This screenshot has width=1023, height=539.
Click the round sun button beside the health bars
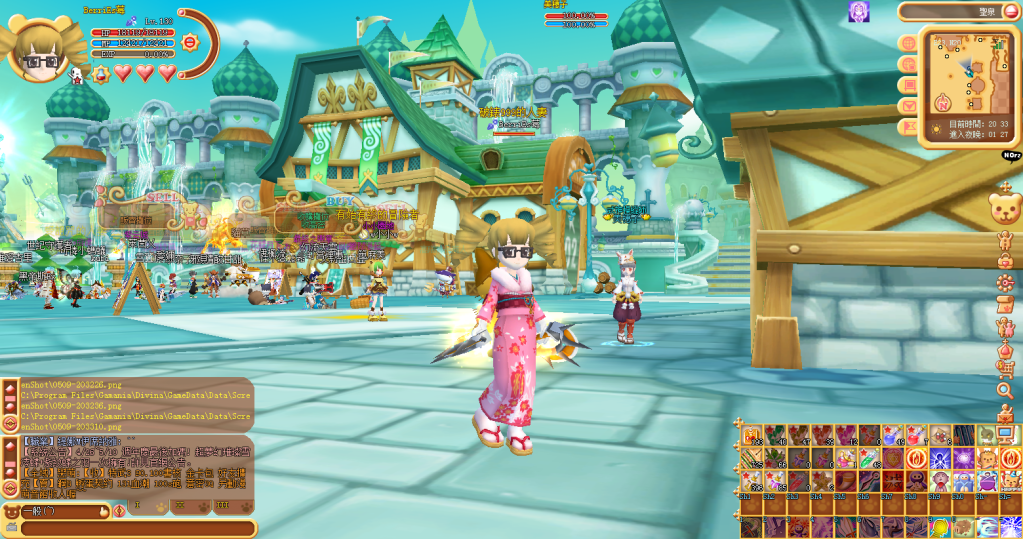tap(189, 43)
